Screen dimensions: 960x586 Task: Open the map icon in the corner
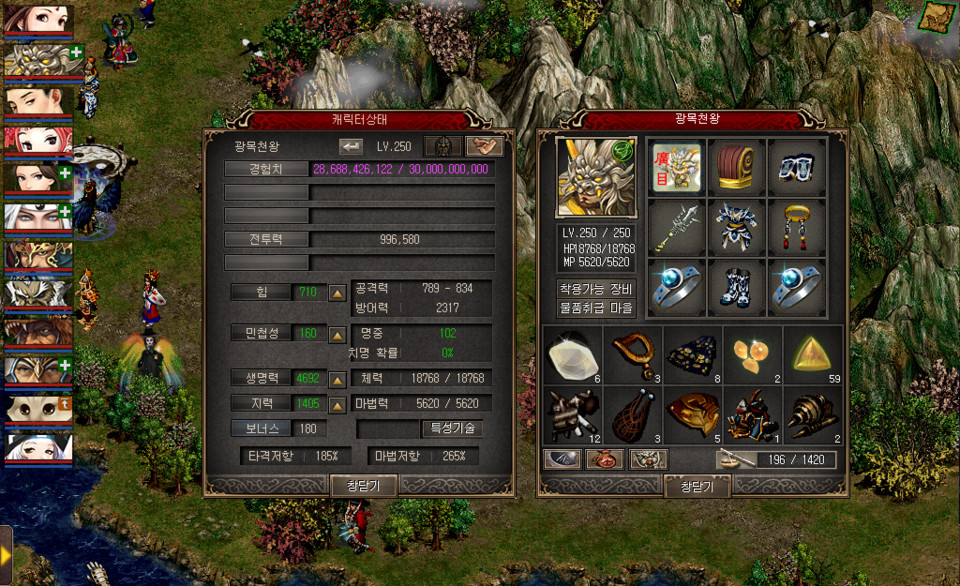pos(937,17)
